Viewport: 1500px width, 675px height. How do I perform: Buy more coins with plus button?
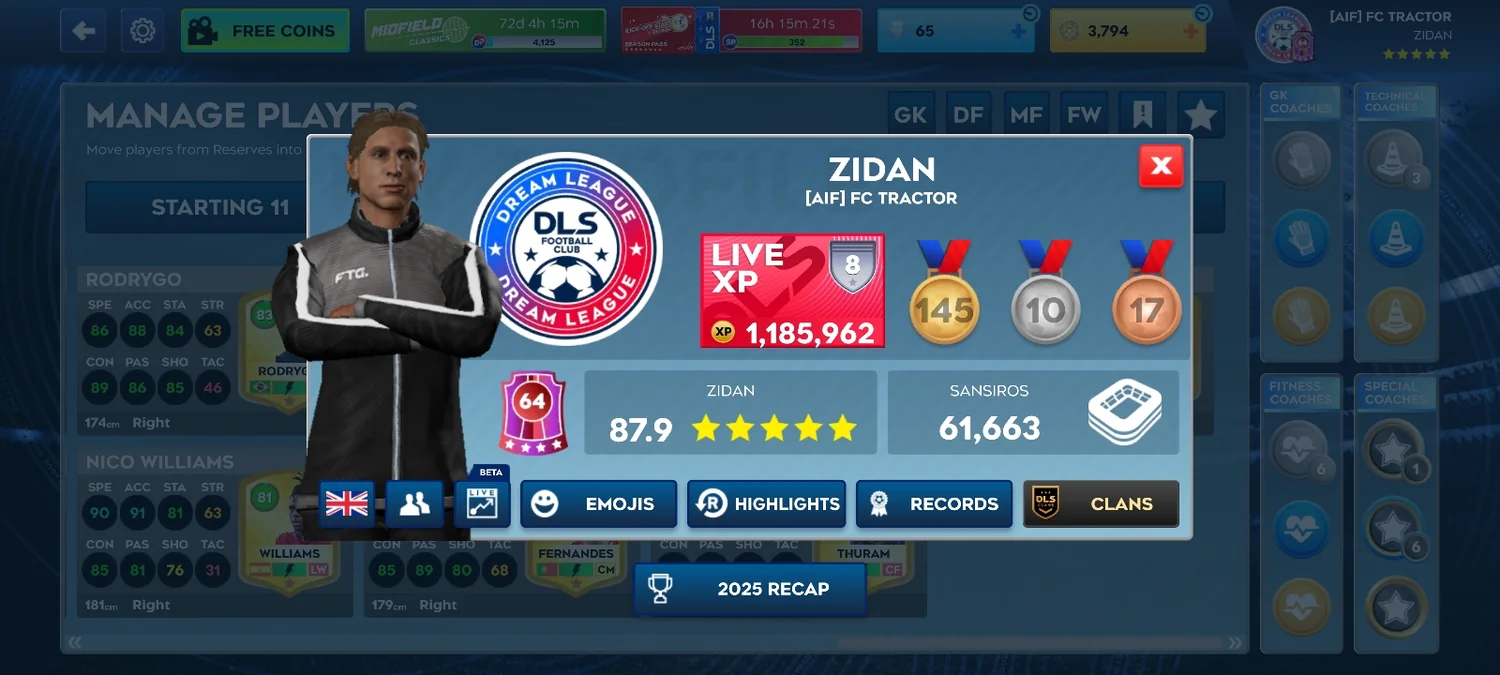pyautogui.click(x=1191, y=31)
